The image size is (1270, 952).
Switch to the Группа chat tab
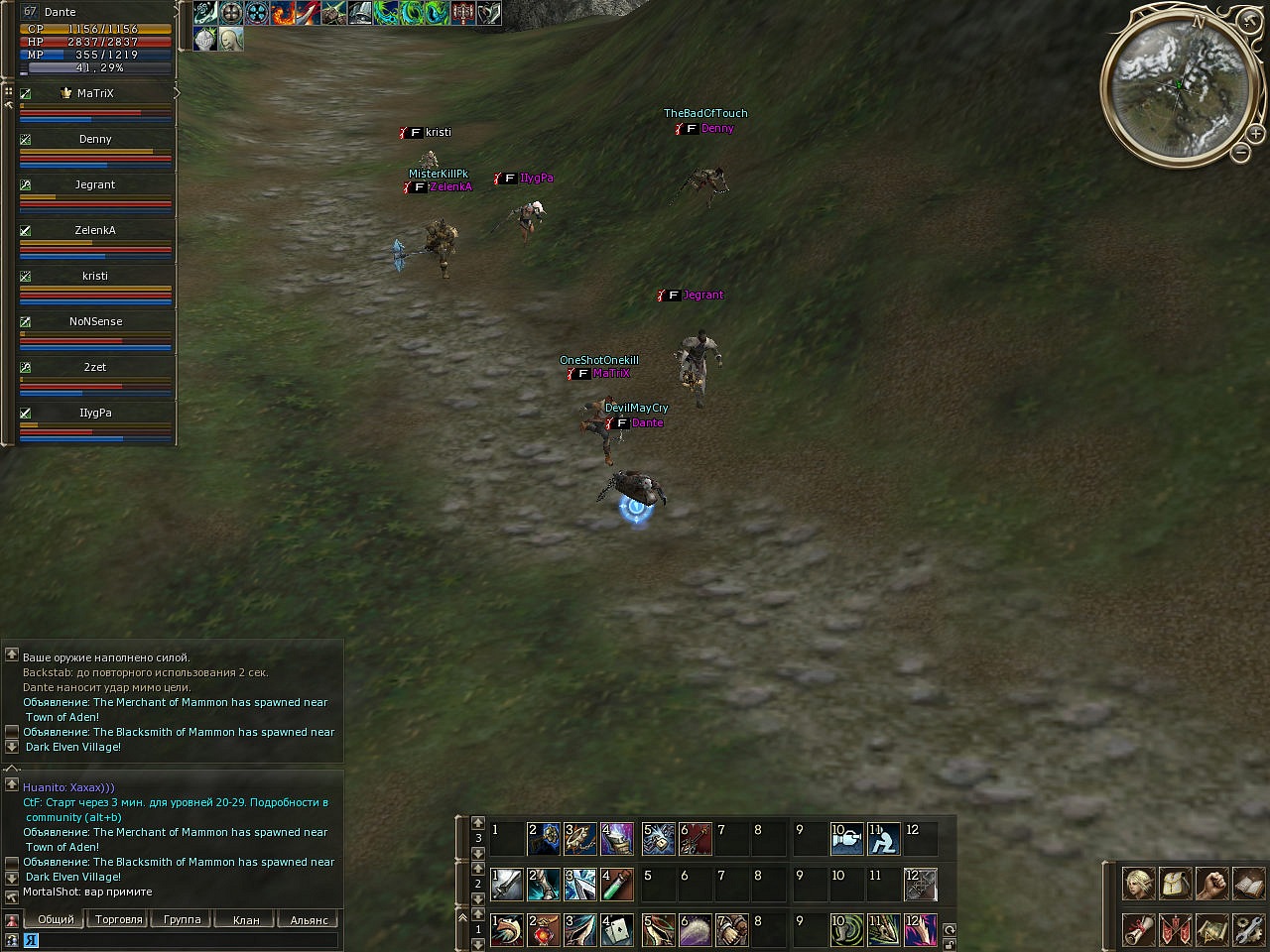click(182, 920)
